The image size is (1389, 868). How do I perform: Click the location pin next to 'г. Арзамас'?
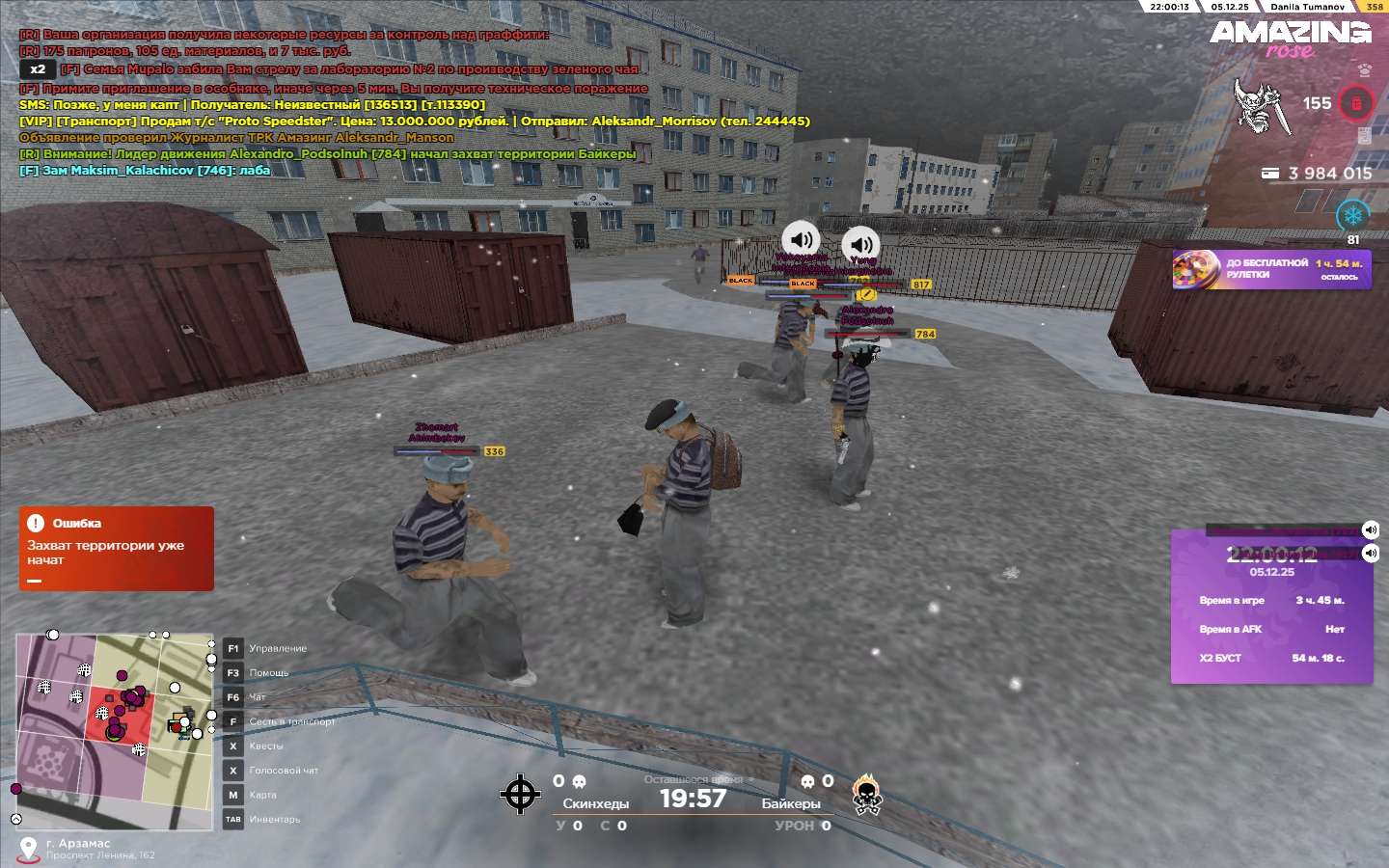click(x=29, y=849)
